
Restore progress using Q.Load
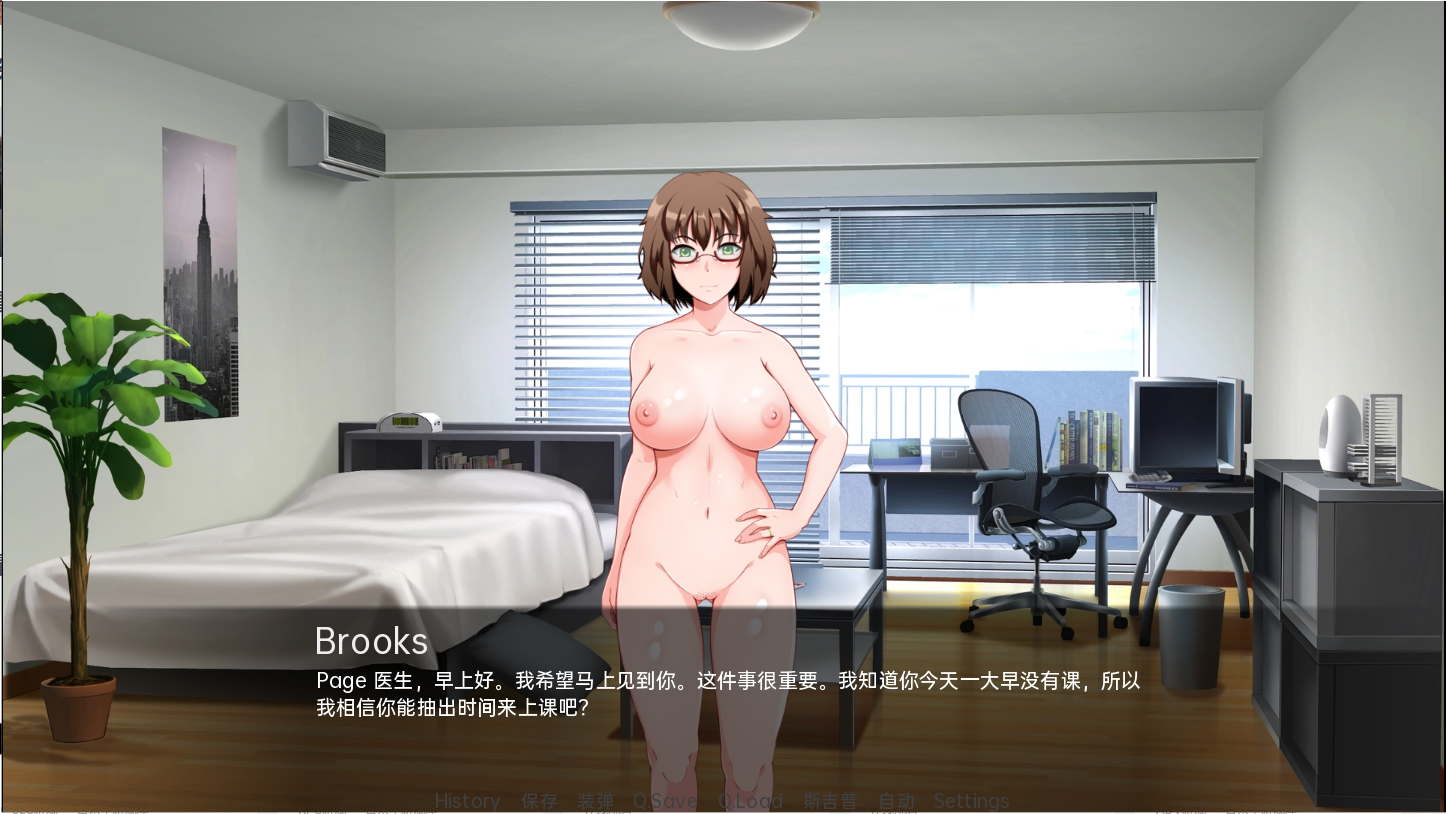tap(751, 800)
